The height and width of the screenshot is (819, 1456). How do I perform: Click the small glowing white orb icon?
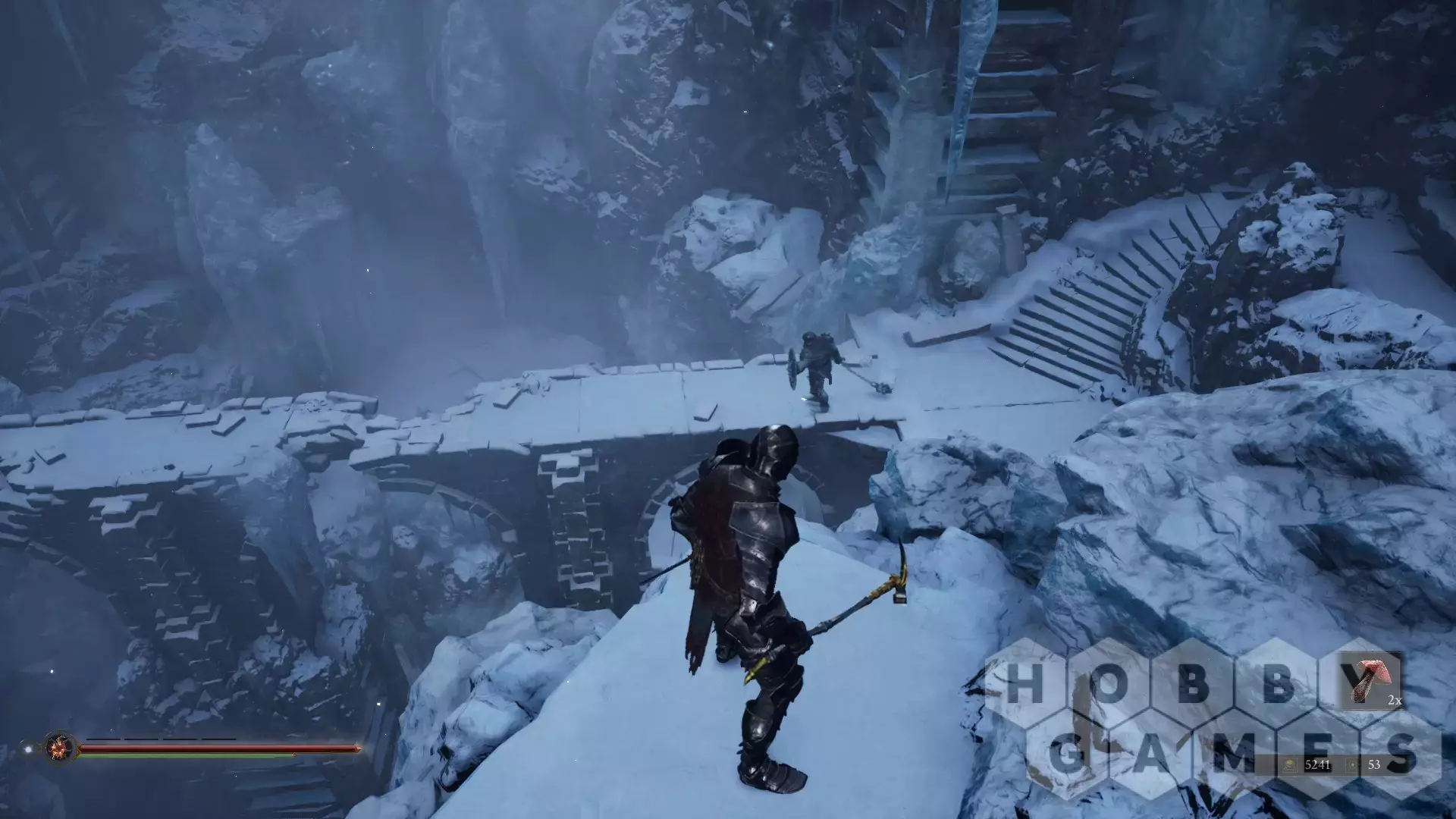[28, 749]
